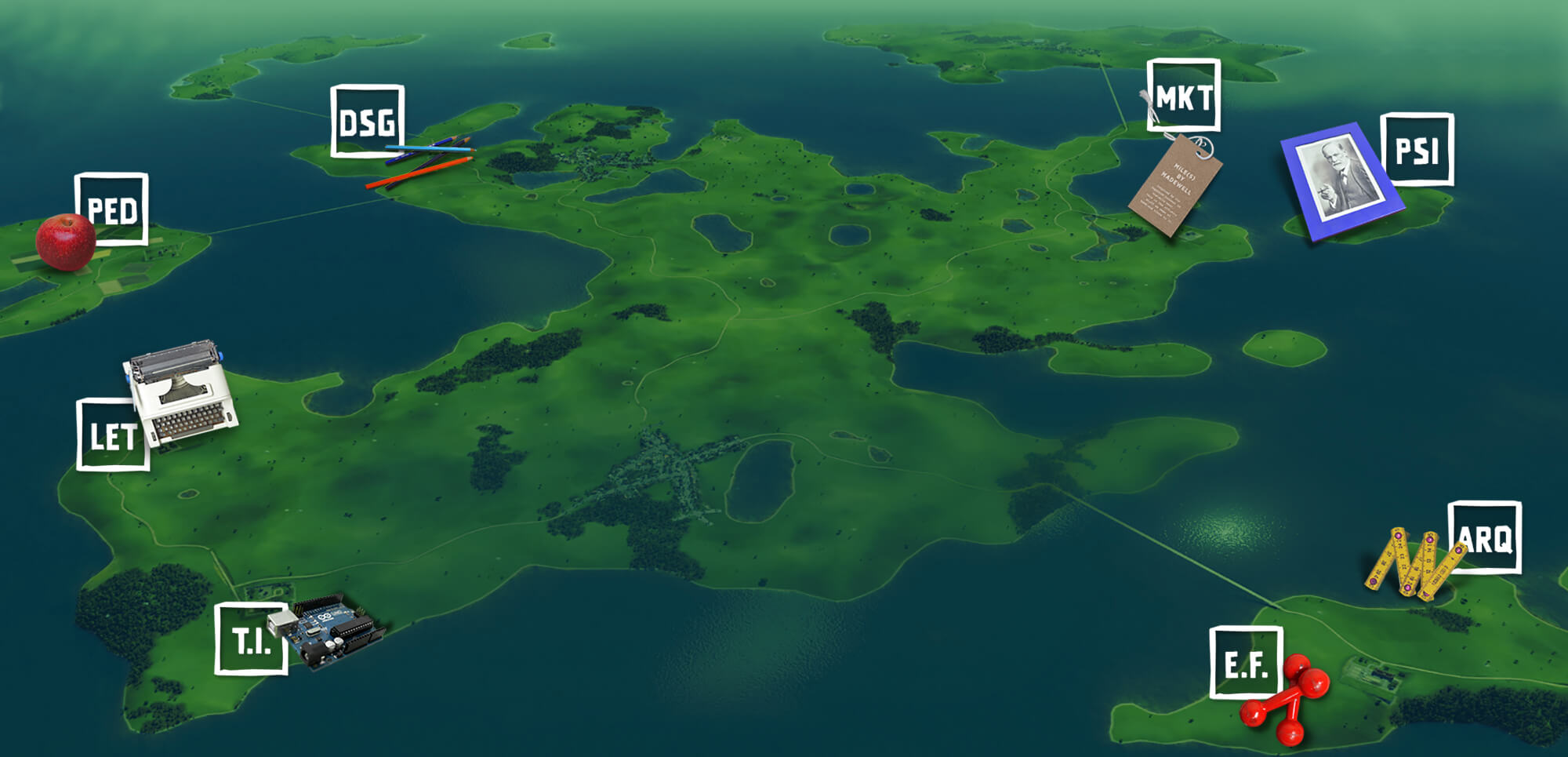1568x757 pixels.
Task: Open the E.F. label box
Action: tap(1246, 663)
